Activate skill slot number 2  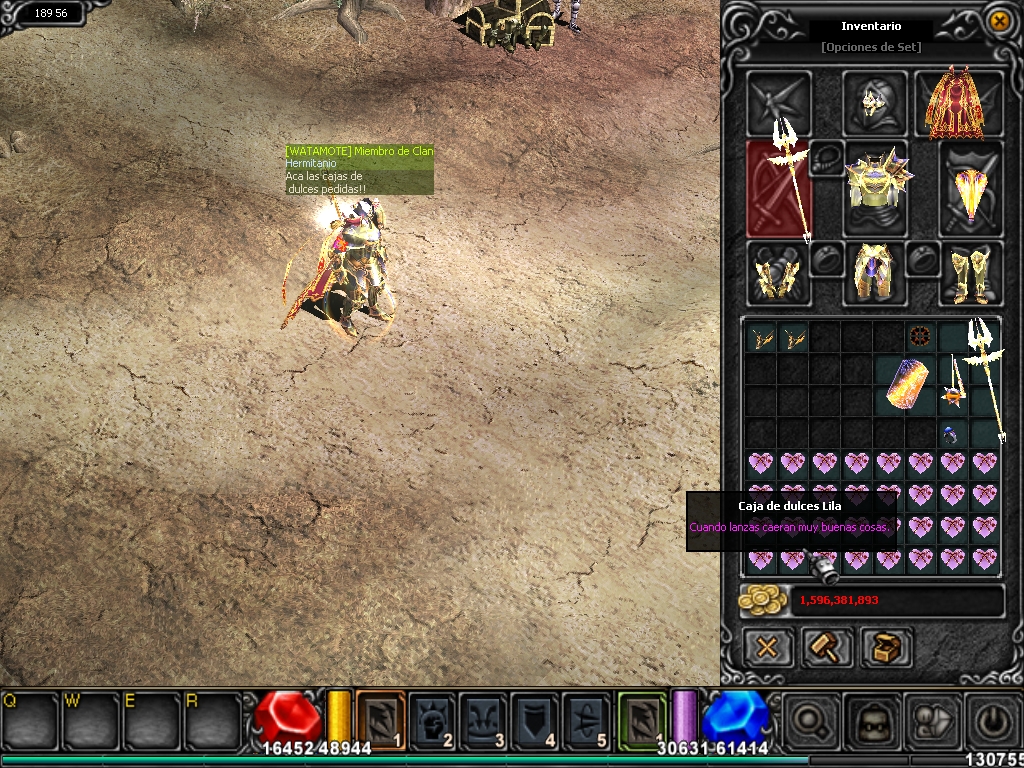tap(432, 719)
